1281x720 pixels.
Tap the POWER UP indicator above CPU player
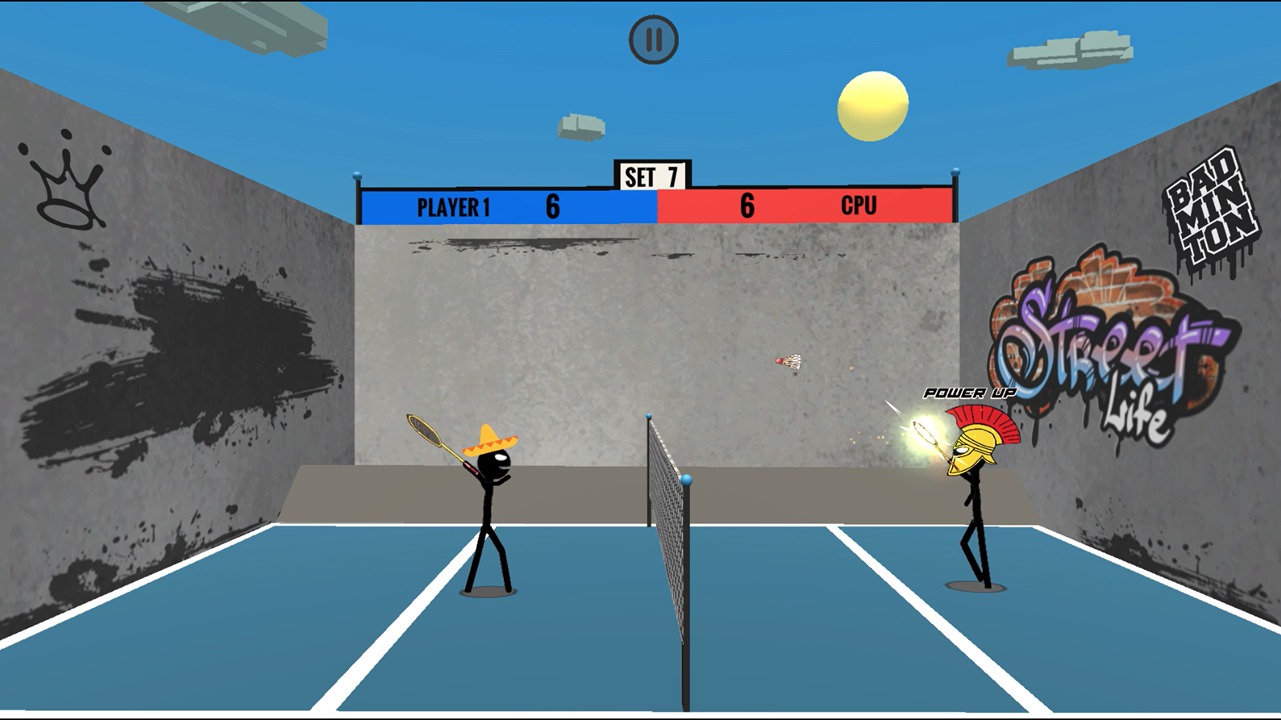[x=968, y=393]
